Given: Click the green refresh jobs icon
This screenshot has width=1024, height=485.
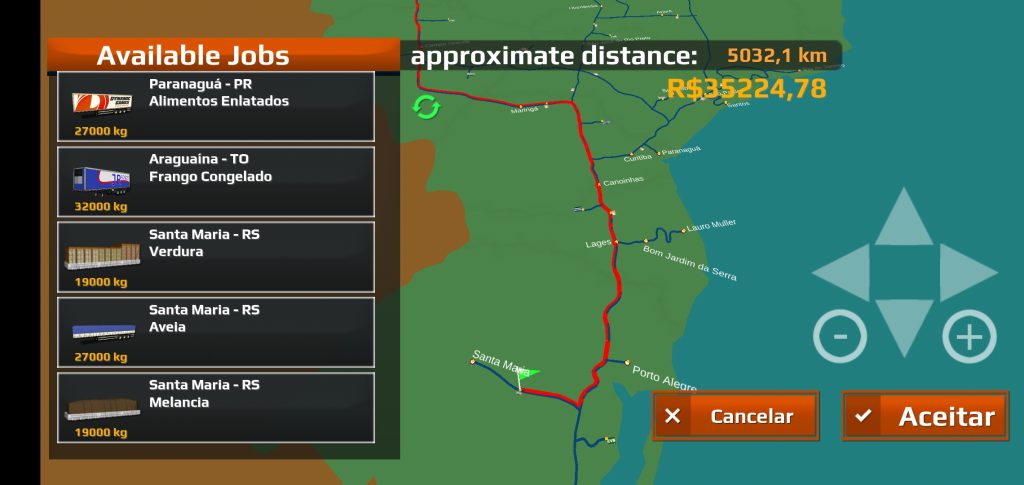Looking at the screenshot, I should point(426,107).
